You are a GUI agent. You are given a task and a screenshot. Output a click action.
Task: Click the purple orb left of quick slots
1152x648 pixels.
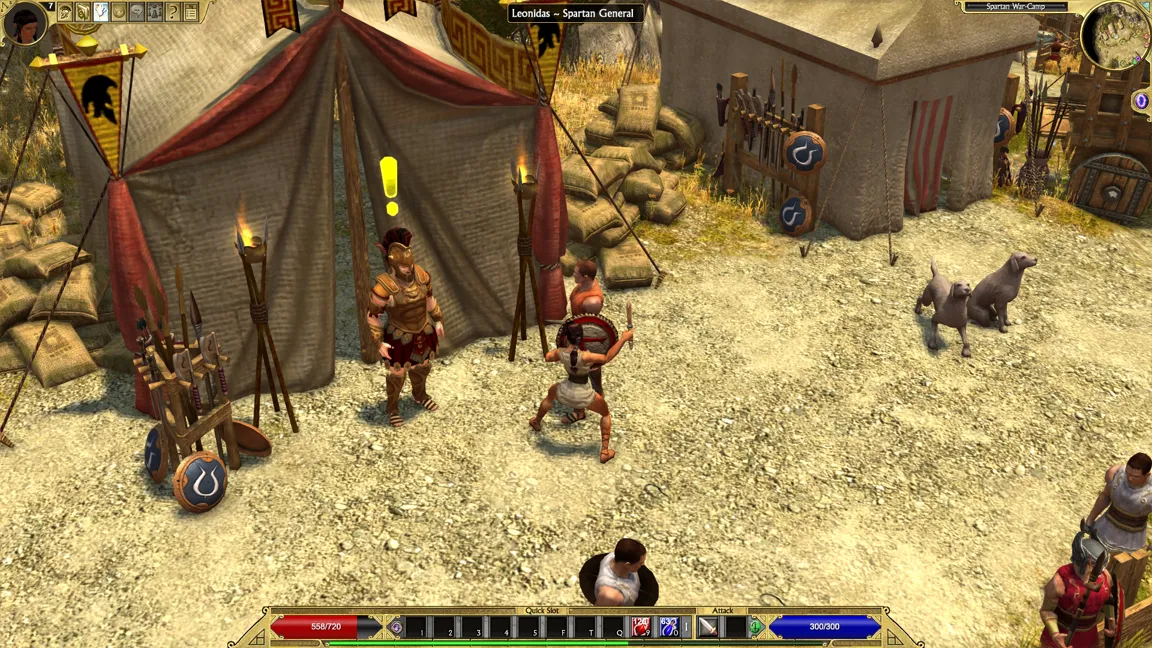pos(396,627)
